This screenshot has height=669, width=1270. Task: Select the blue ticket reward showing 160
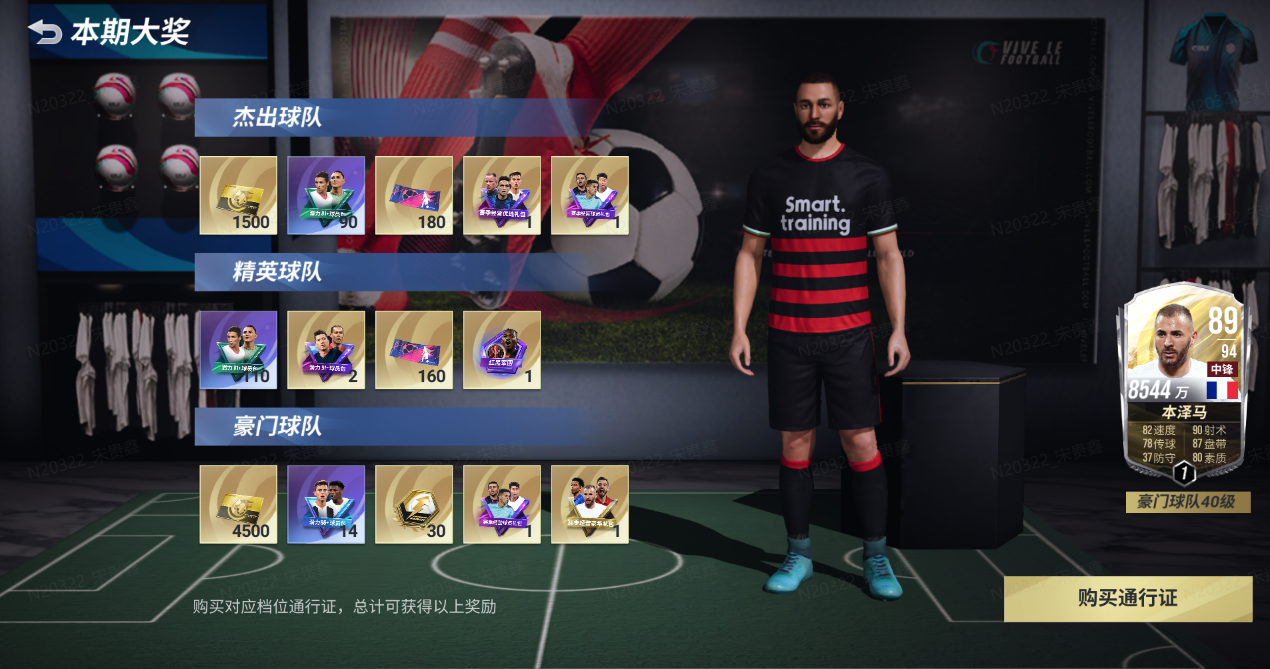tap(414, 349)
